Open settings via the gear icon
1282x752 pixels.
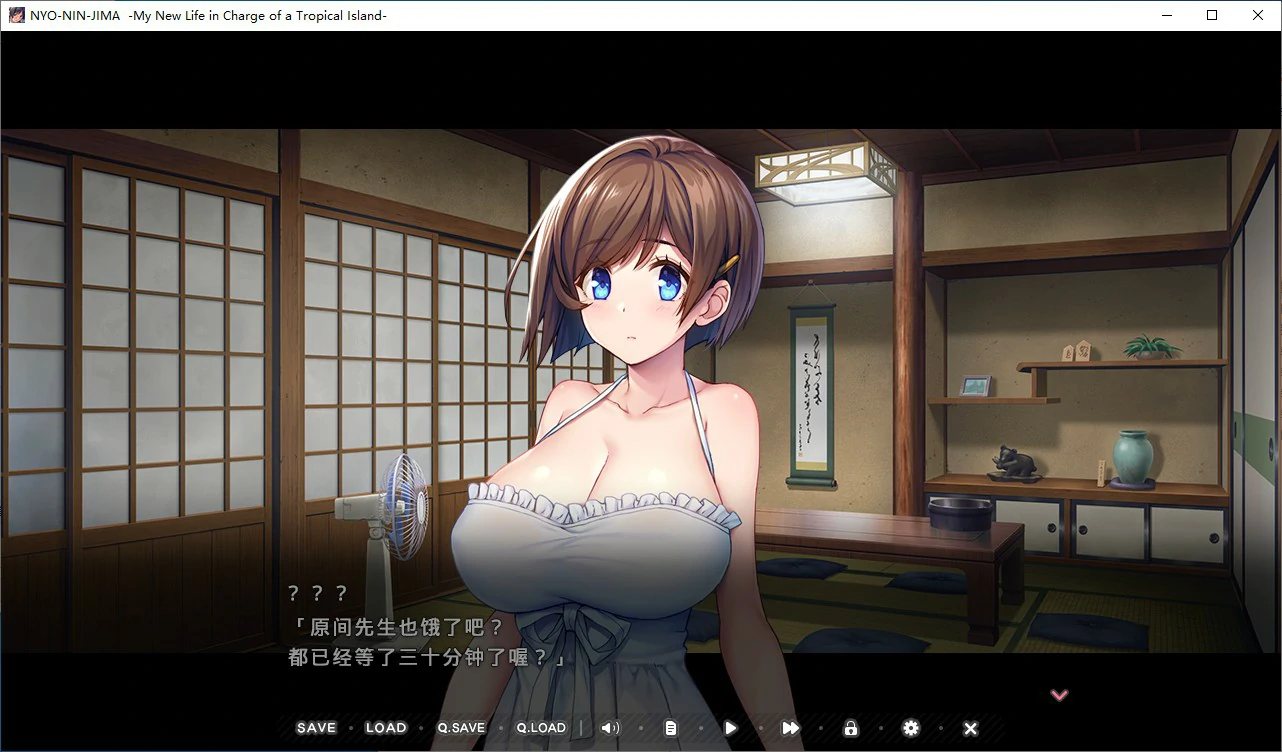(911, 728)
